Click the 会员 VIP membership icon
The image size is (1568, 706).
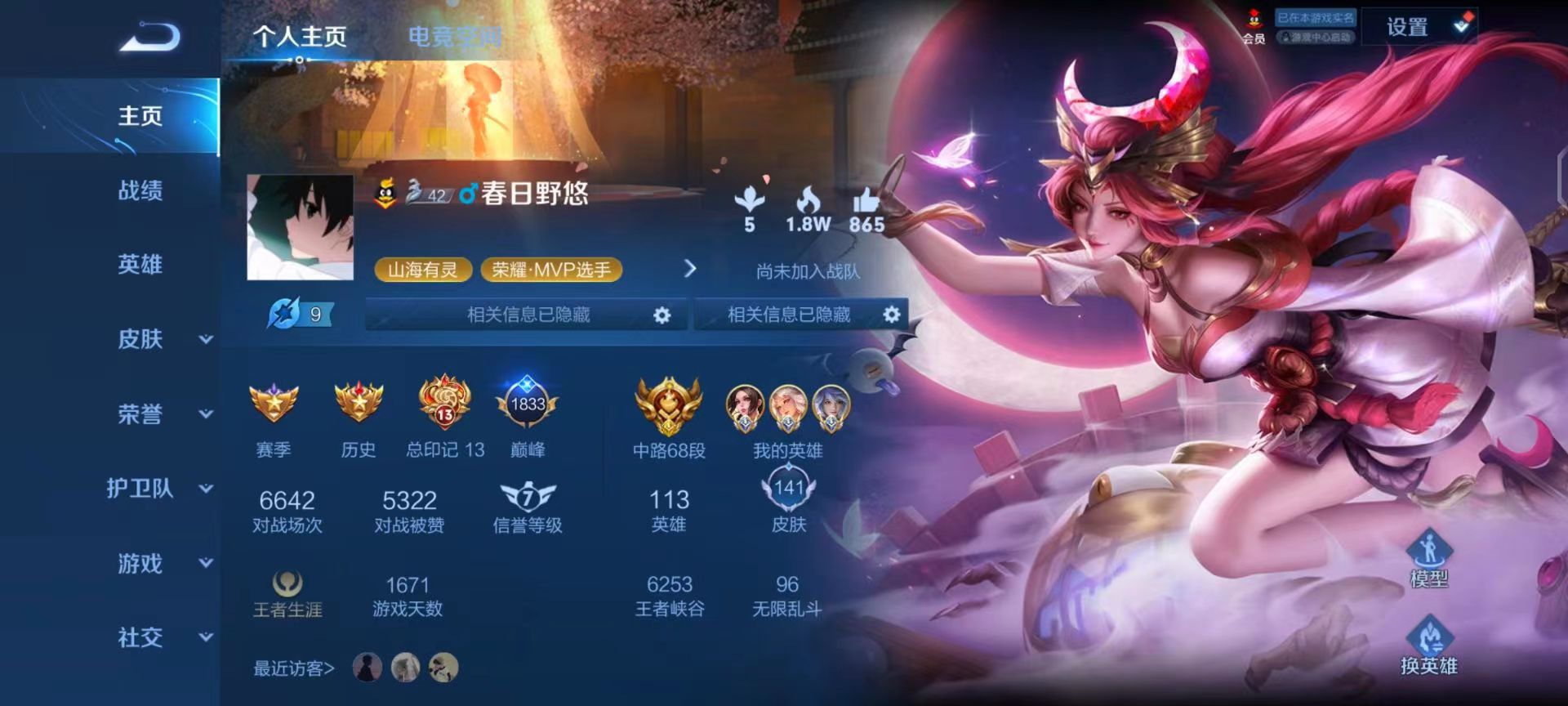[1254, 20]
